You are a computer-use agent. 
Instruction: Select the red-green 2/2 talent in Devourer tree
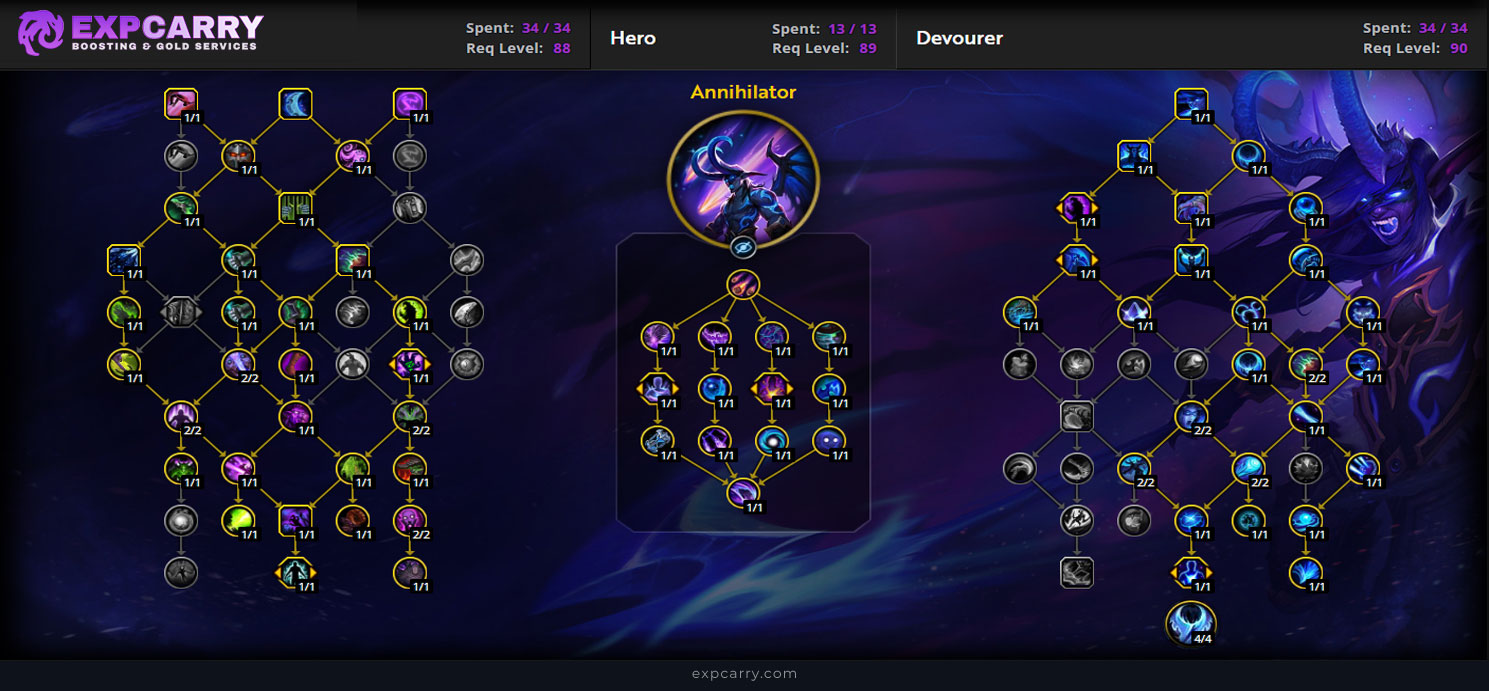tap(1305, 364)
